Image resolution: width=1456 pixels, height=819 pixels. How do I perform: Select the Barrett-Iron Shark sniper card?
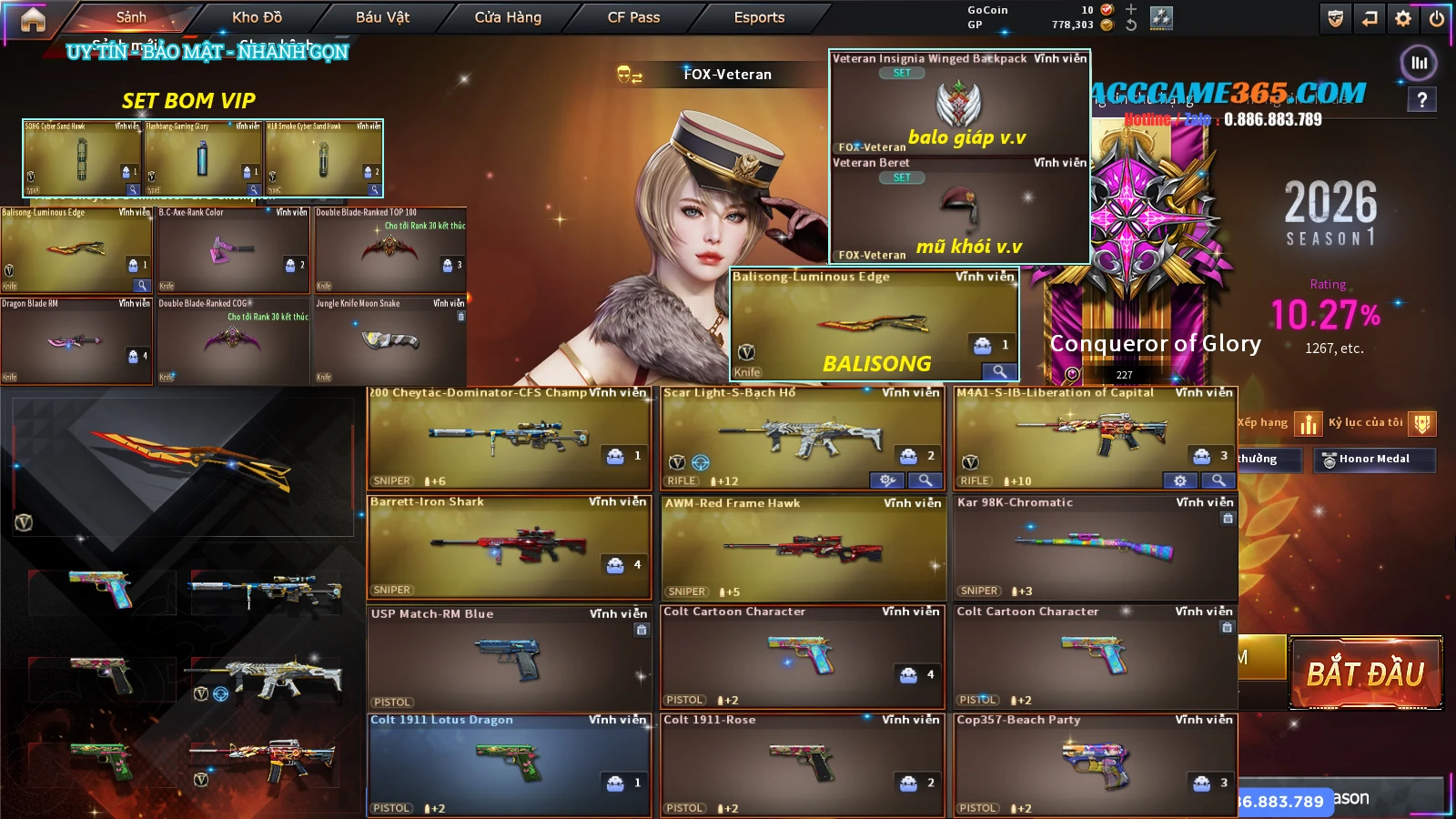[509, 546]
